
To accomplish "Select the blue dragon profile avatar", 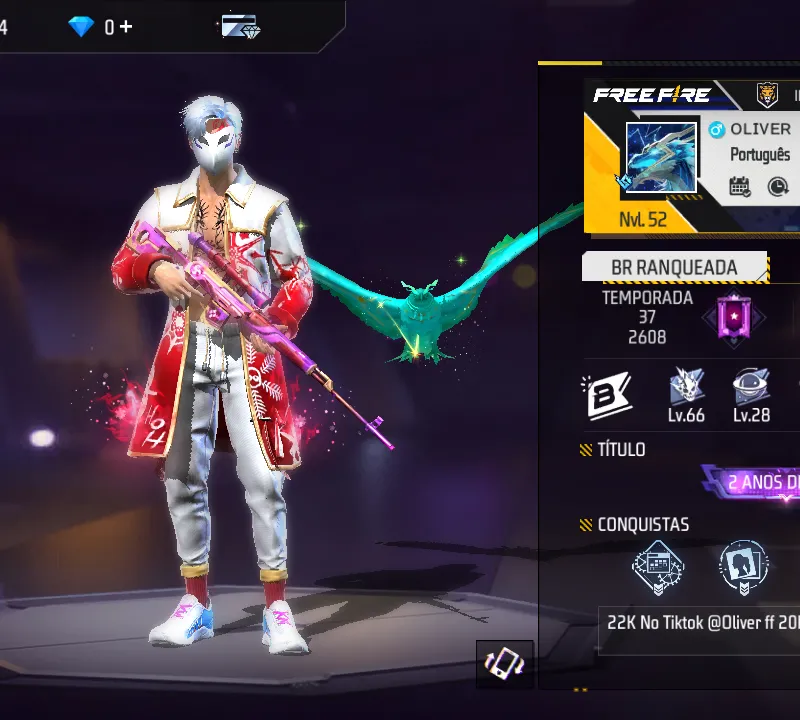I will (x=660, y=157).
